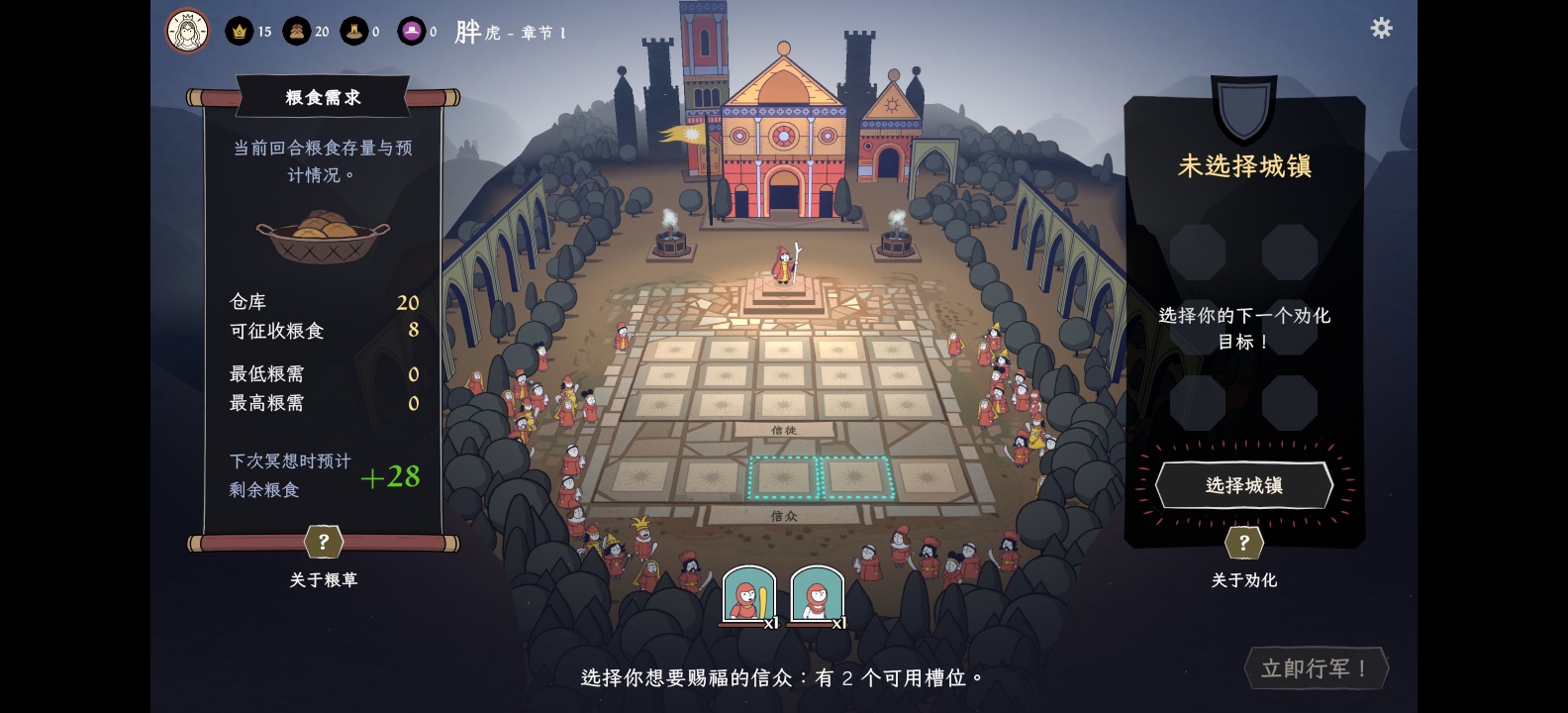Click the +28 predicted leftover food value
The height and width of the screenshot is (713, 1568).
pos(390,477)
